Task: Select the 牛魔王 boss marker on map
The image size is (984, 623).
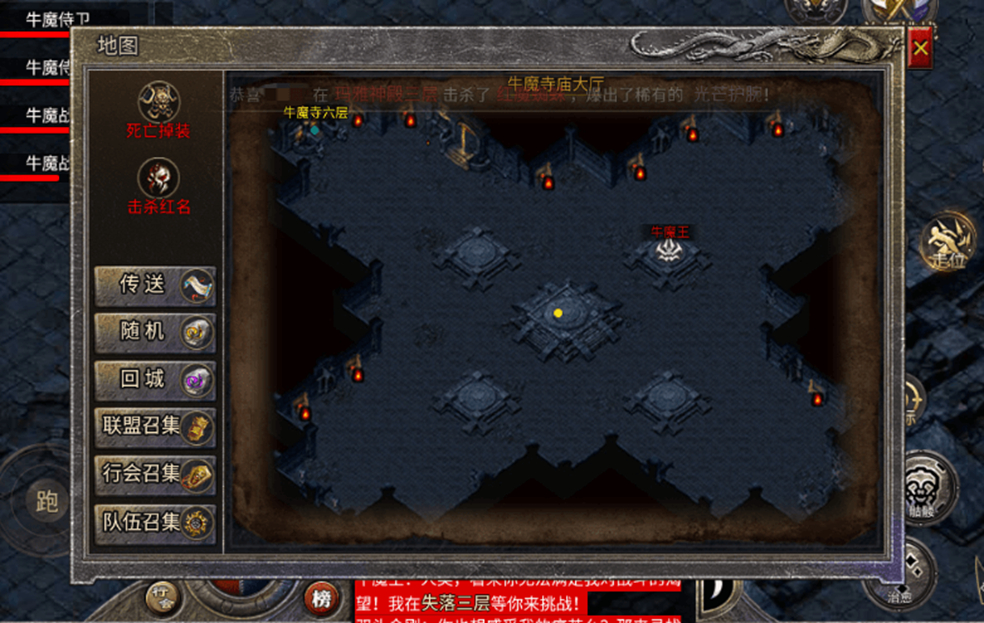Action: click(x=669, y=250)
